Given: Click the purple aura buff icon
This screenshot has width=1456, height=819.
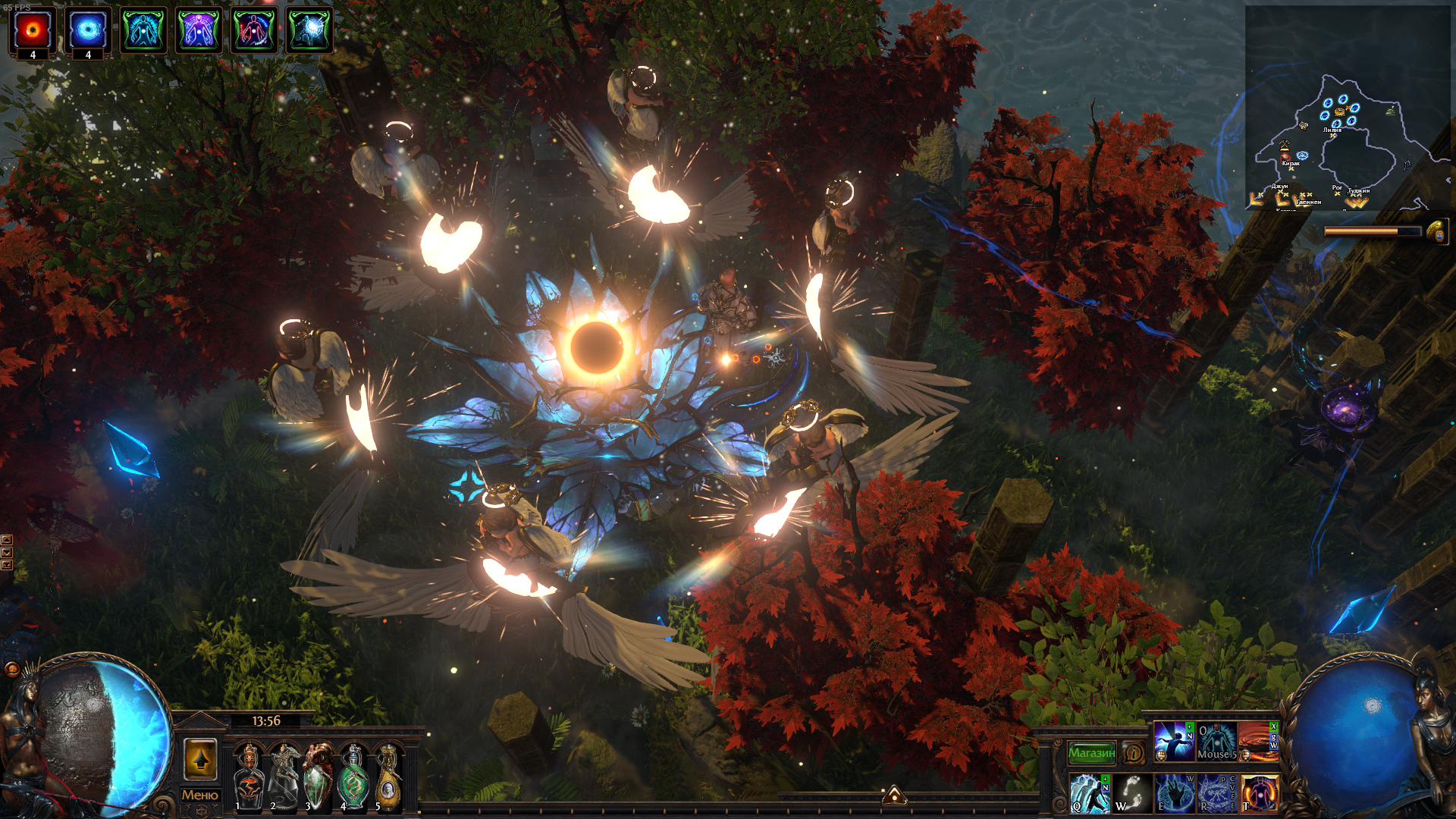Looking at the screenshot, I should click(199, 30).
